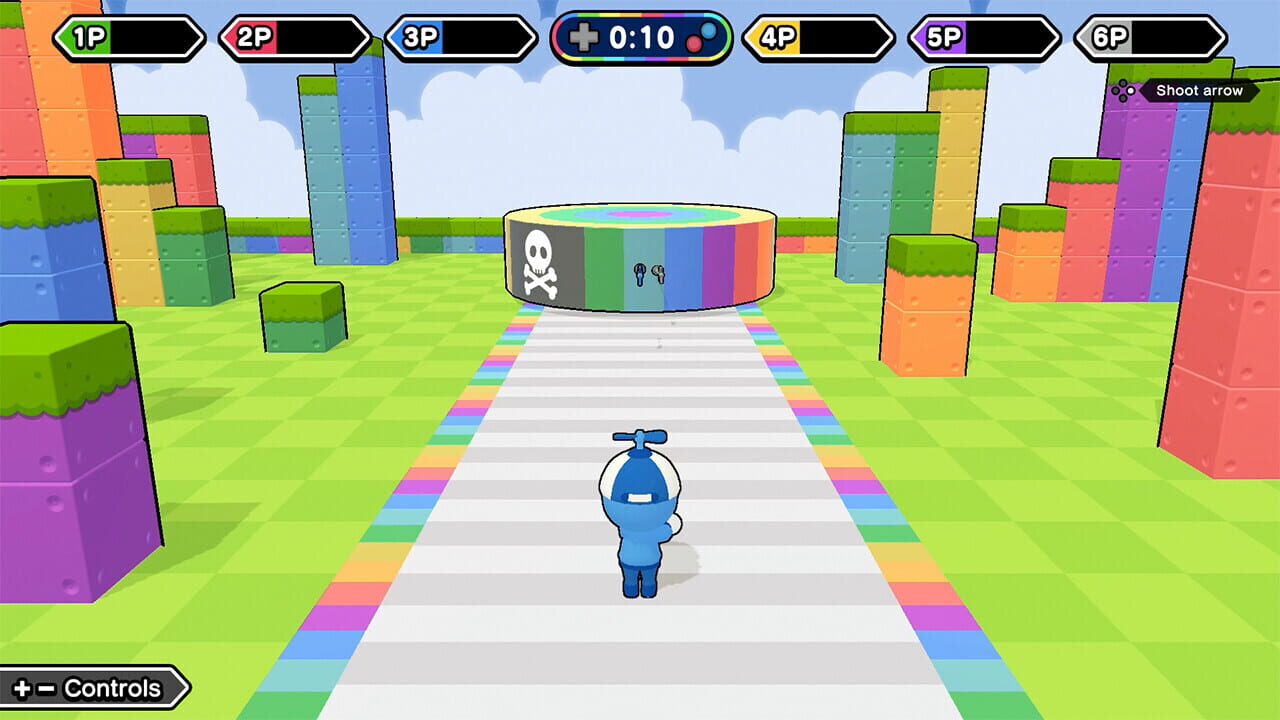Select the directional-pad icon next to Shoot arrow

coord(1123,91)
